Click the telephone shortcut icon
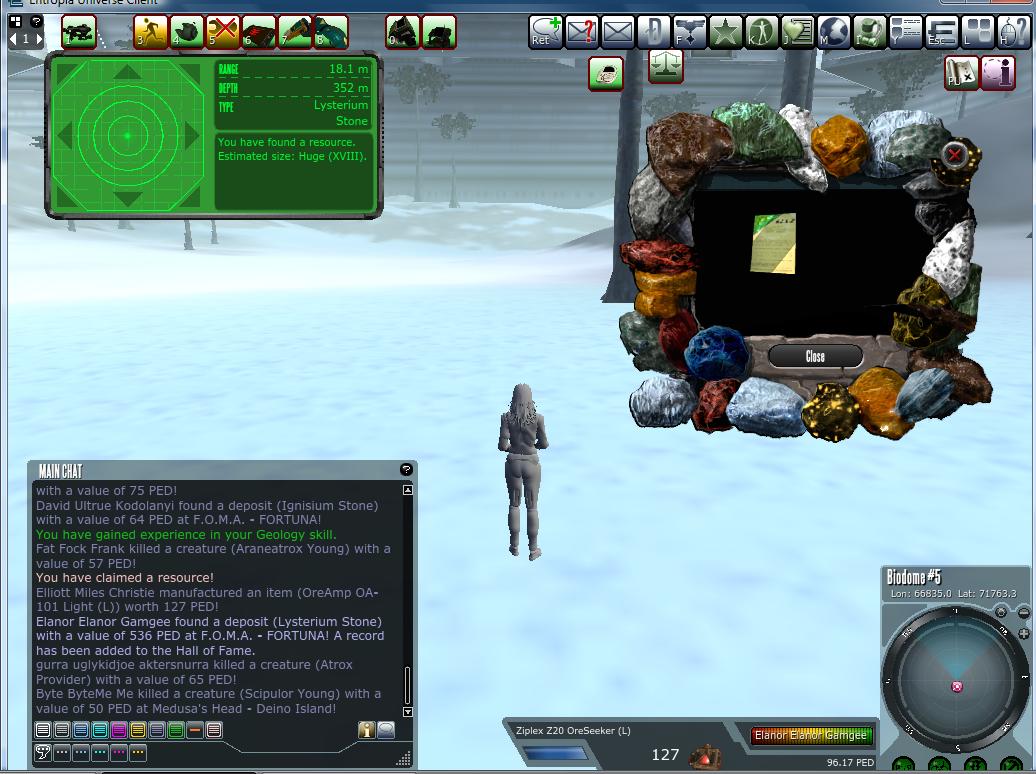Image resolution: width=1036 pixels, height=774 pixels. pos(606,72)
